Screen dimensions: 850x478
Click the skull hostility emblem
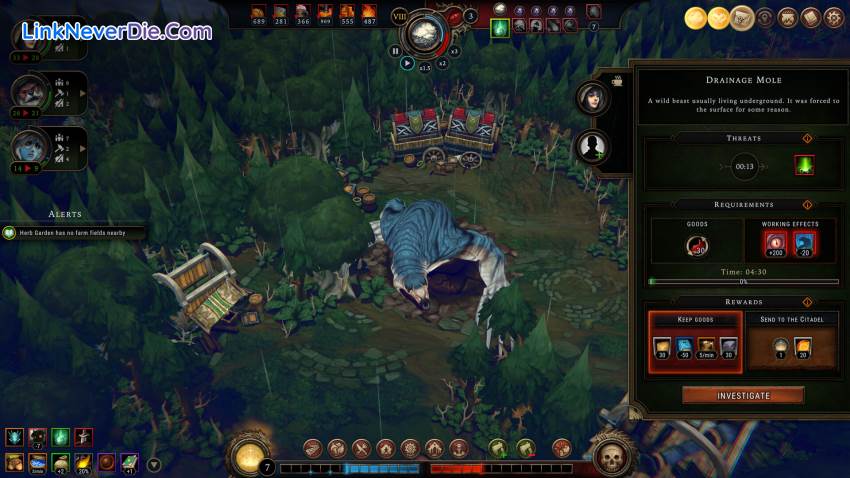[610, 457]
